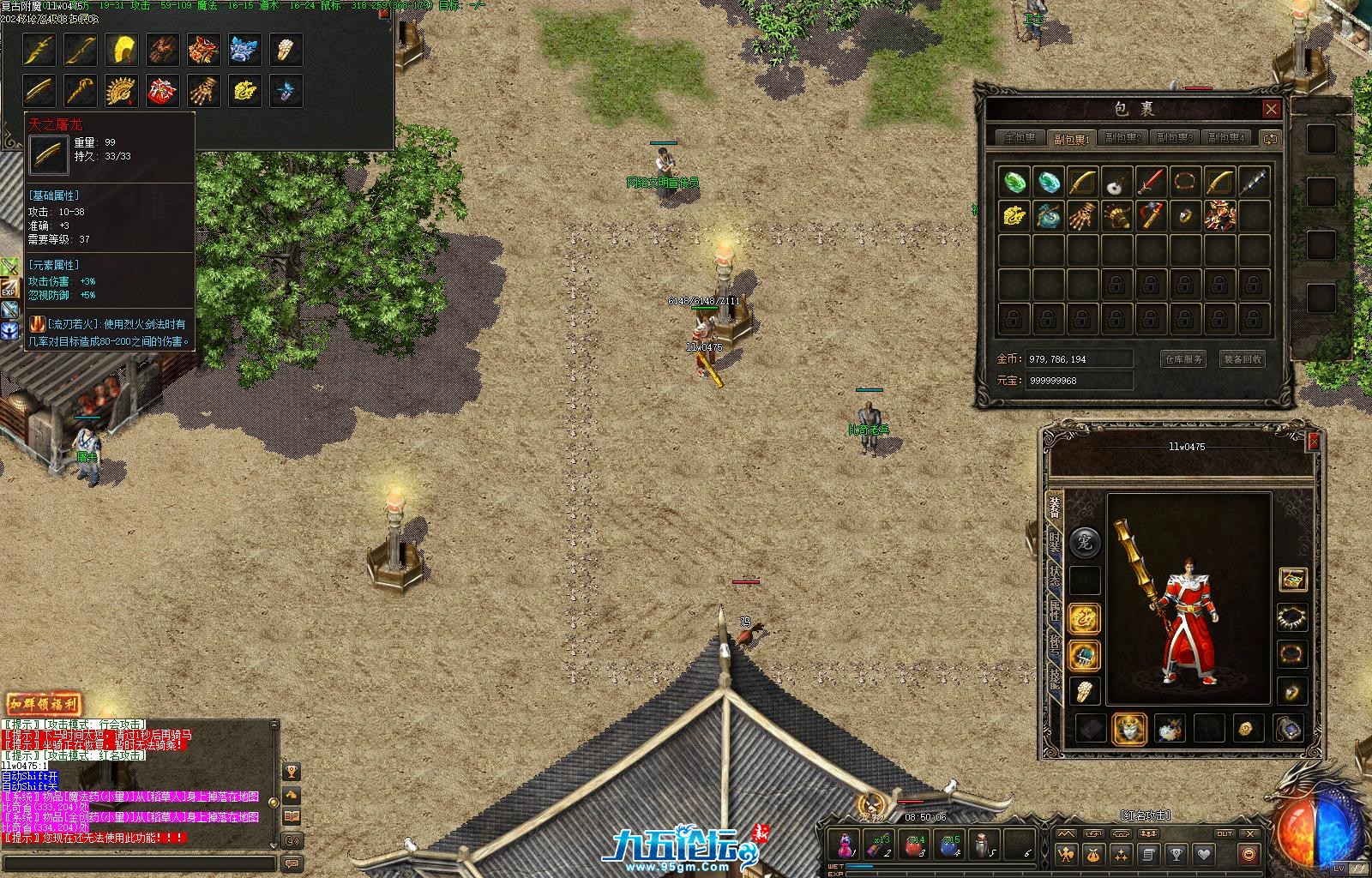This screenshot has width=1372, height=878.
Task: Use the blue potion in hotbar slot 4
Action: tap(949, 845)
